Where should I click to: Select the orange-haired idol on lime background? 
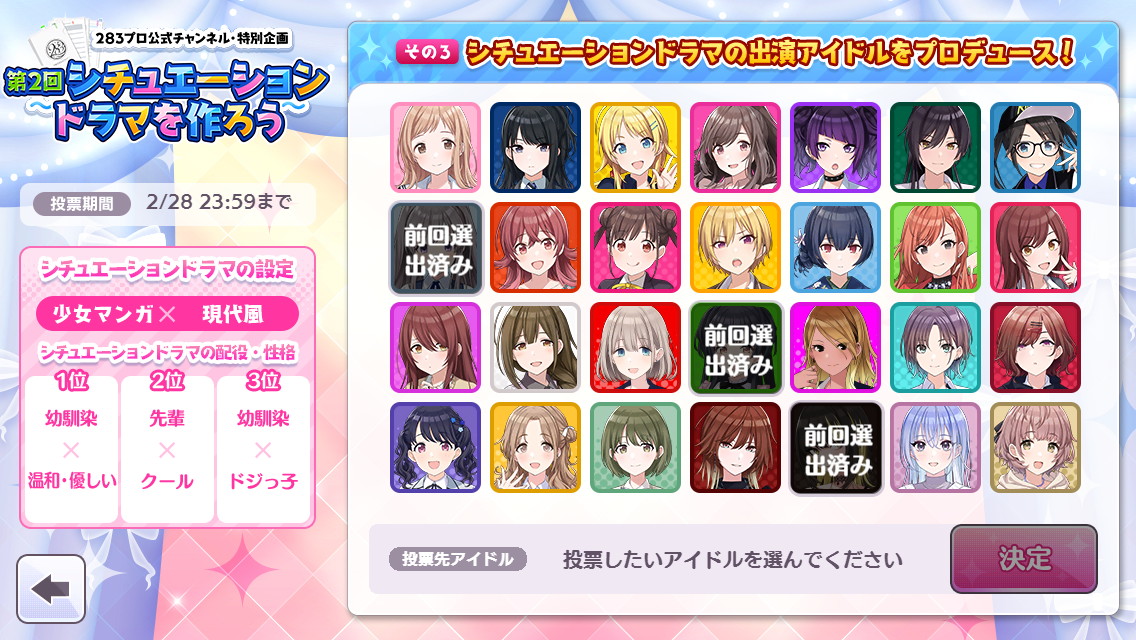(935, 247)
